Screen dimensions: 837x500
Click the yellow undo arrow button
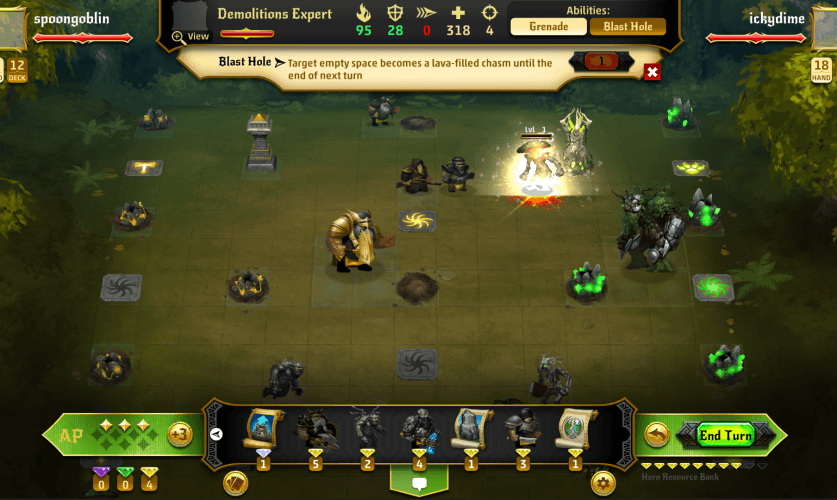click(657, 435)
